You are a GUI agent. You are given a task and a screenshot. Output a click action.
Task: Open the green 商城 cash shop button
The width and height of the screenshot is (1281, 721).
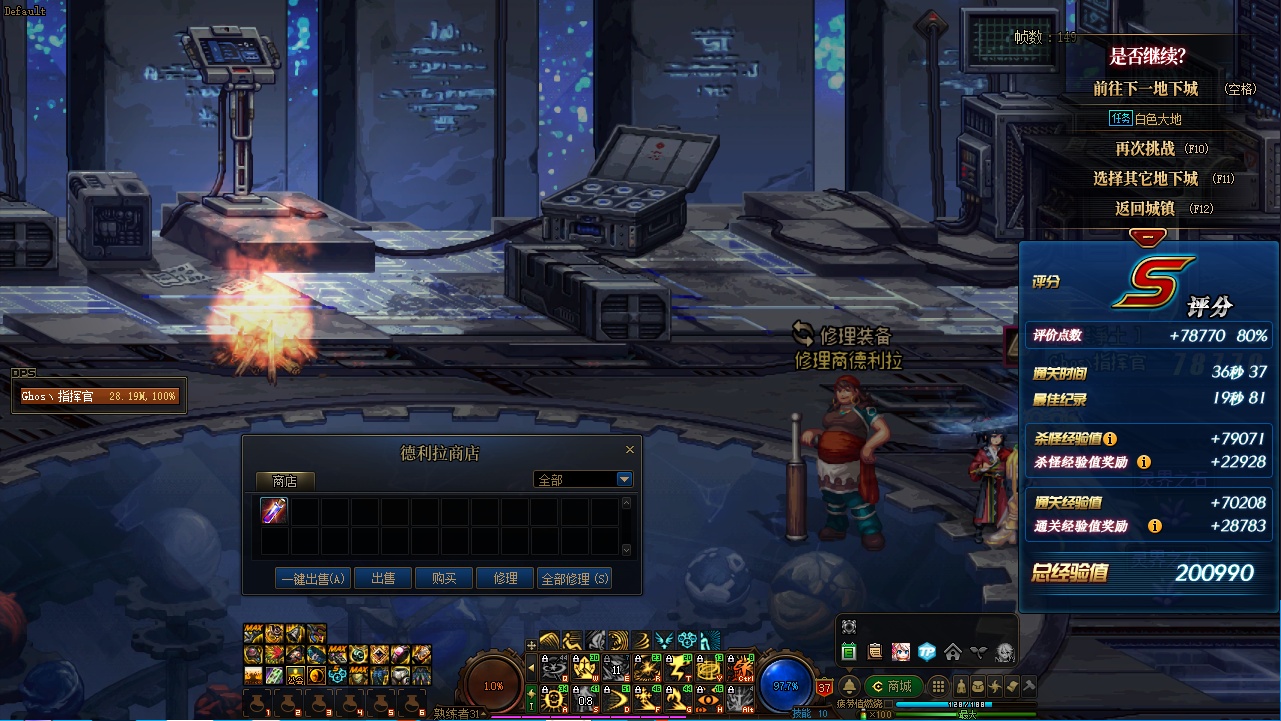[x=892, y=686]
